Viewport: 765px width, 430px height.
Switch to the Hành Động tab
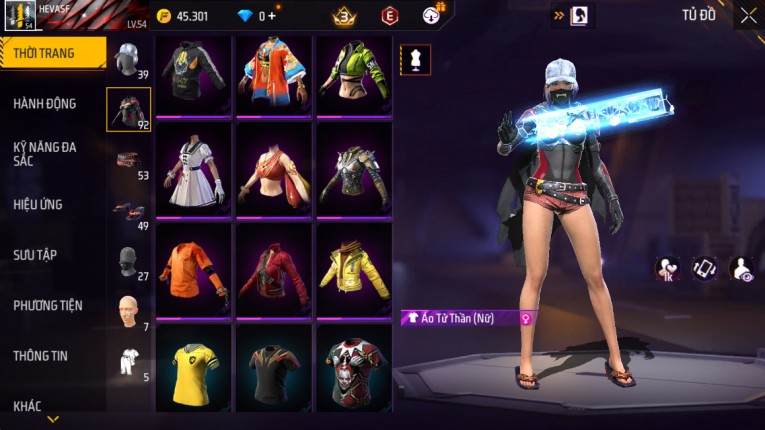coord(45,103)
